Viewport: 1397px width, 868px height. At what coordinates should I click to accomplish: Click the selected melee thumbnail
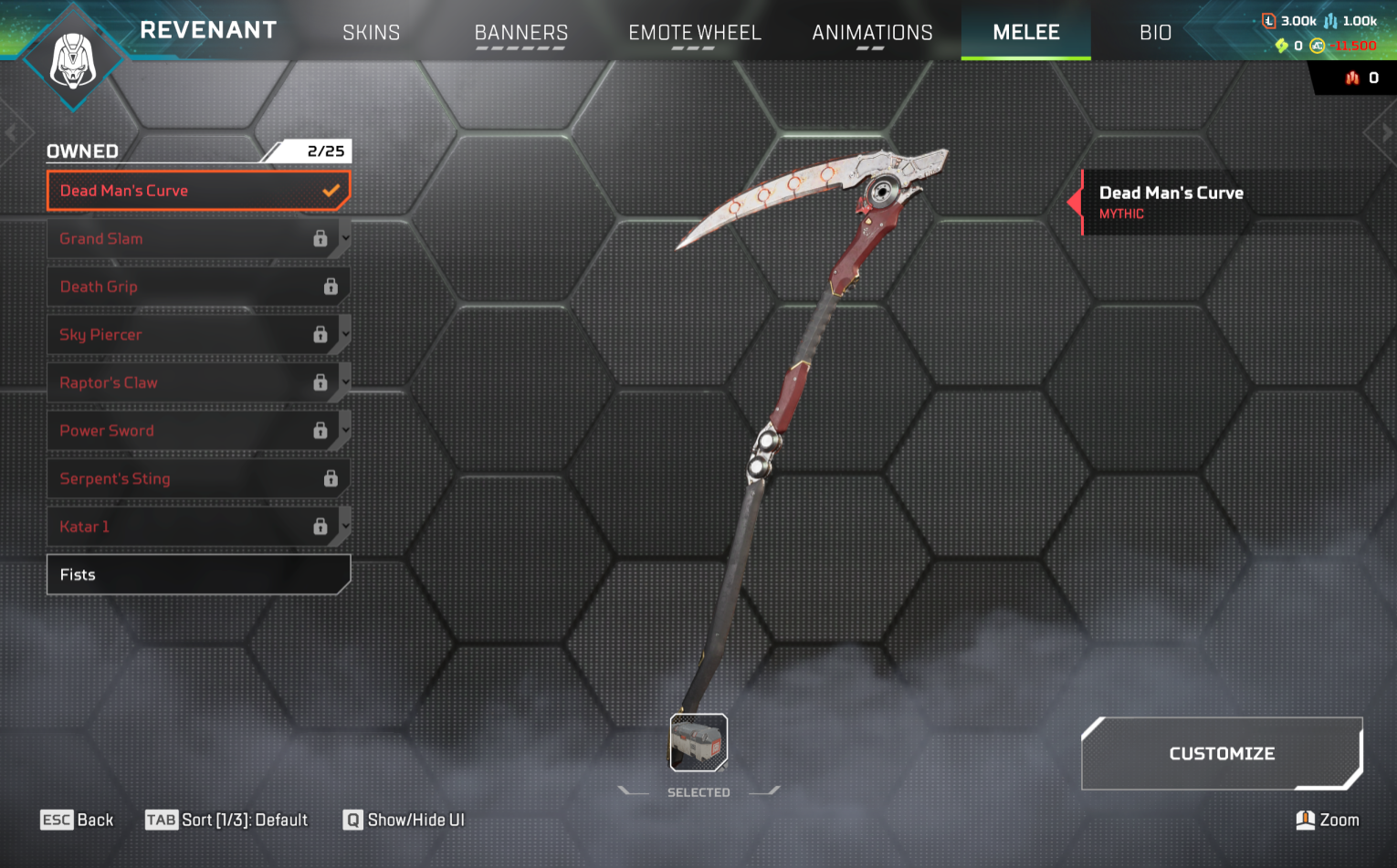(x=698, y=742)
